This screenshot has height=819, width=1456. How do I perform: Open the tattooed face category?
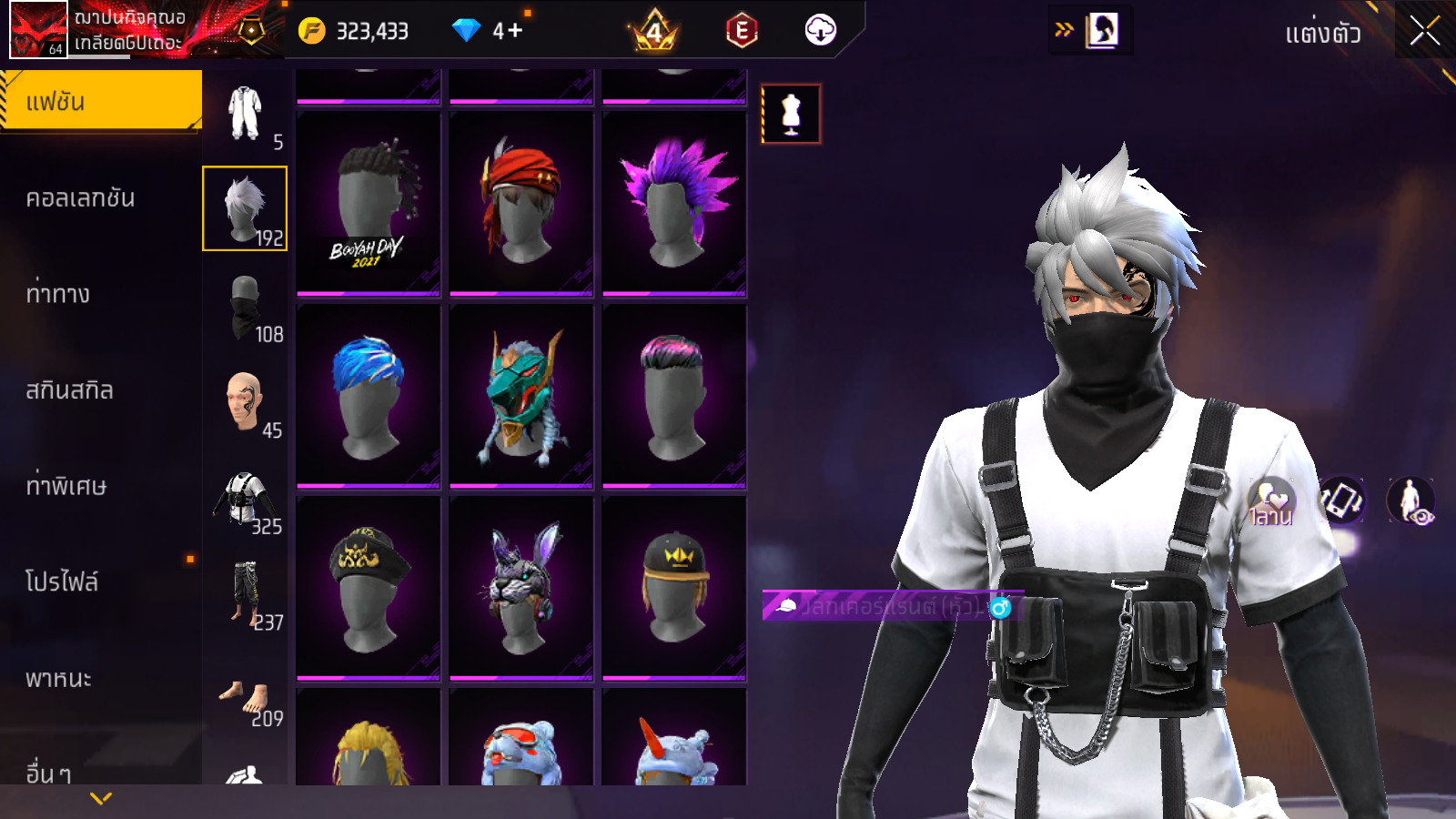[x=246, y=401]
